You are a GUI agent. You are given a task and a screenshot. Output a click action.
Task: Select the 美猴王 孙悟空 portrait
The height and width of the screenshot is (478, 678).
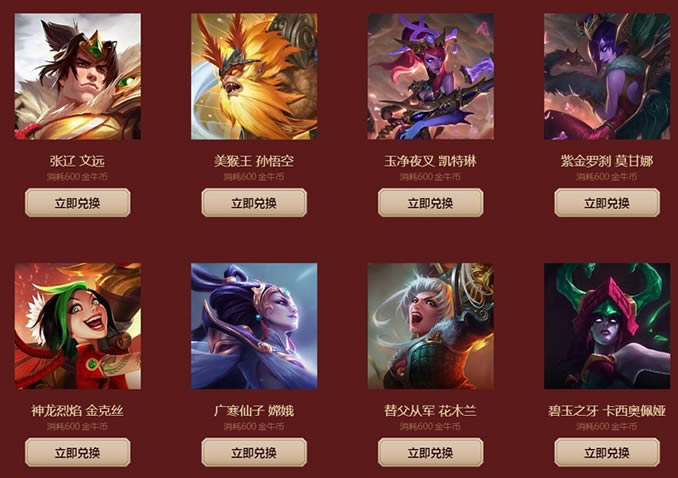[x=254, y=76]
